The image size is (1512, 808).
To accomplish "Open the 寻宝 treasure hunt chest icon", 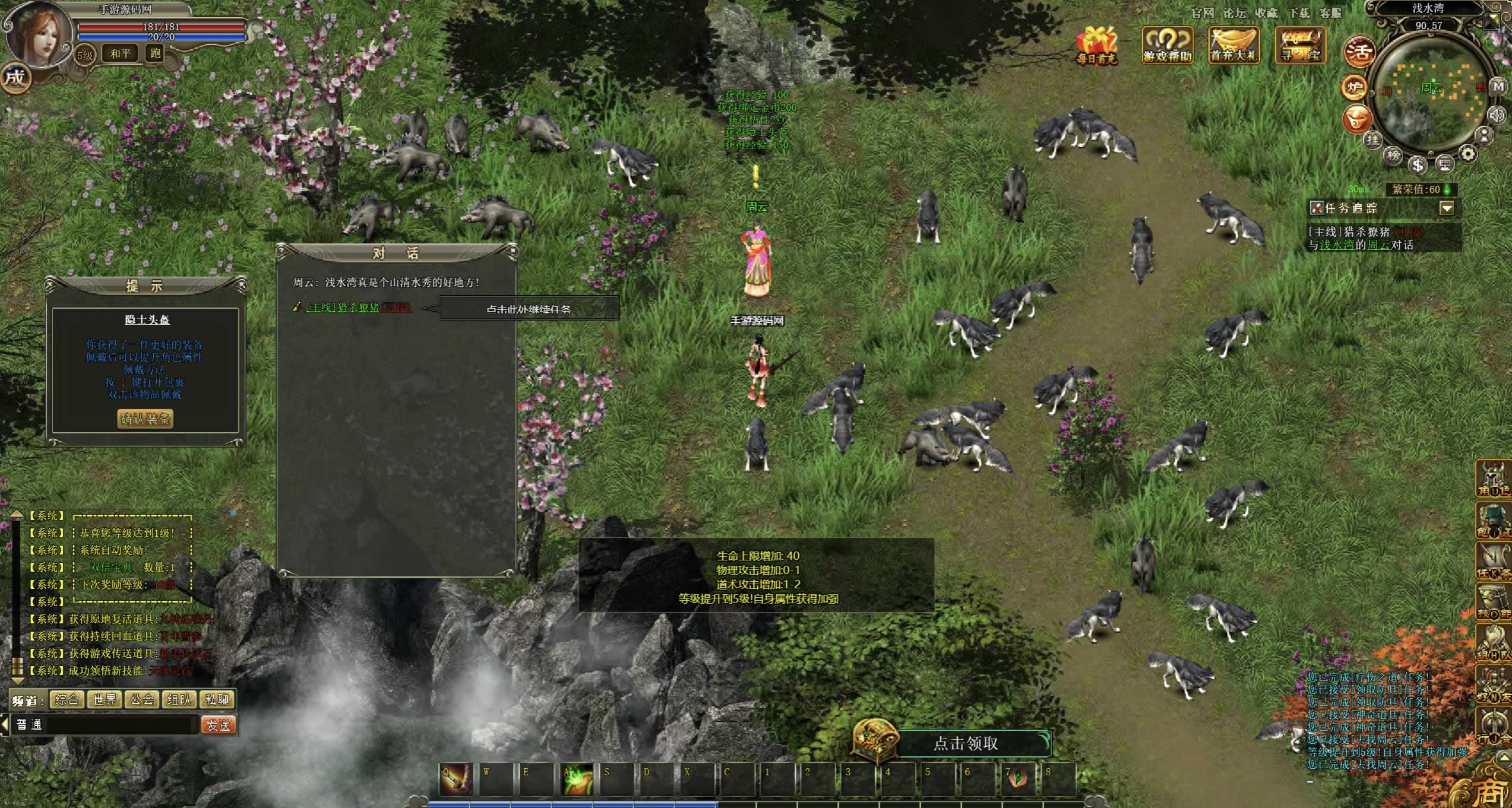I will [x=1300, y=44].
